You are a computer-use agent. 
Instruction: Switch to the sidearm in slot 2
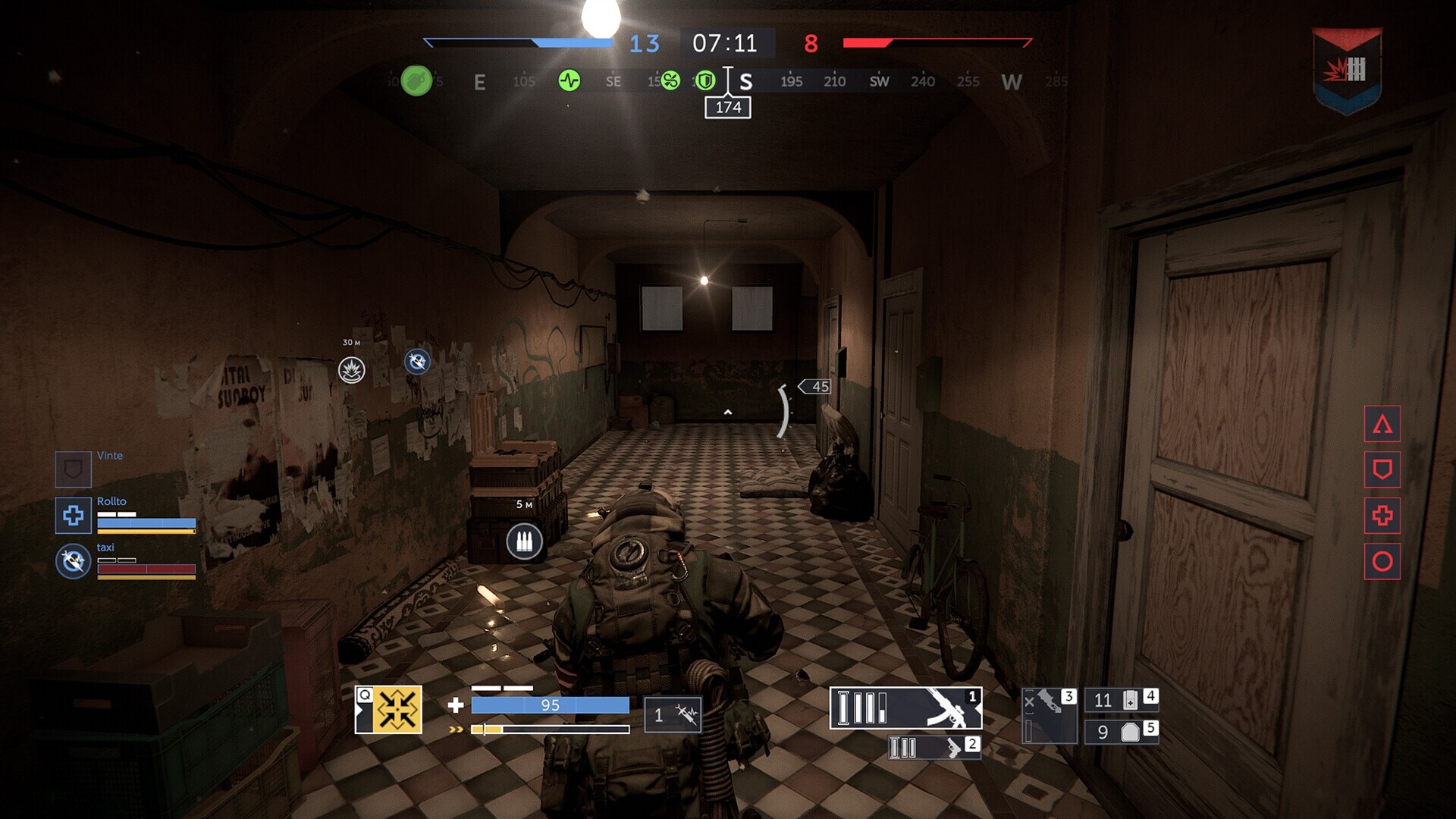pos(934,748)
